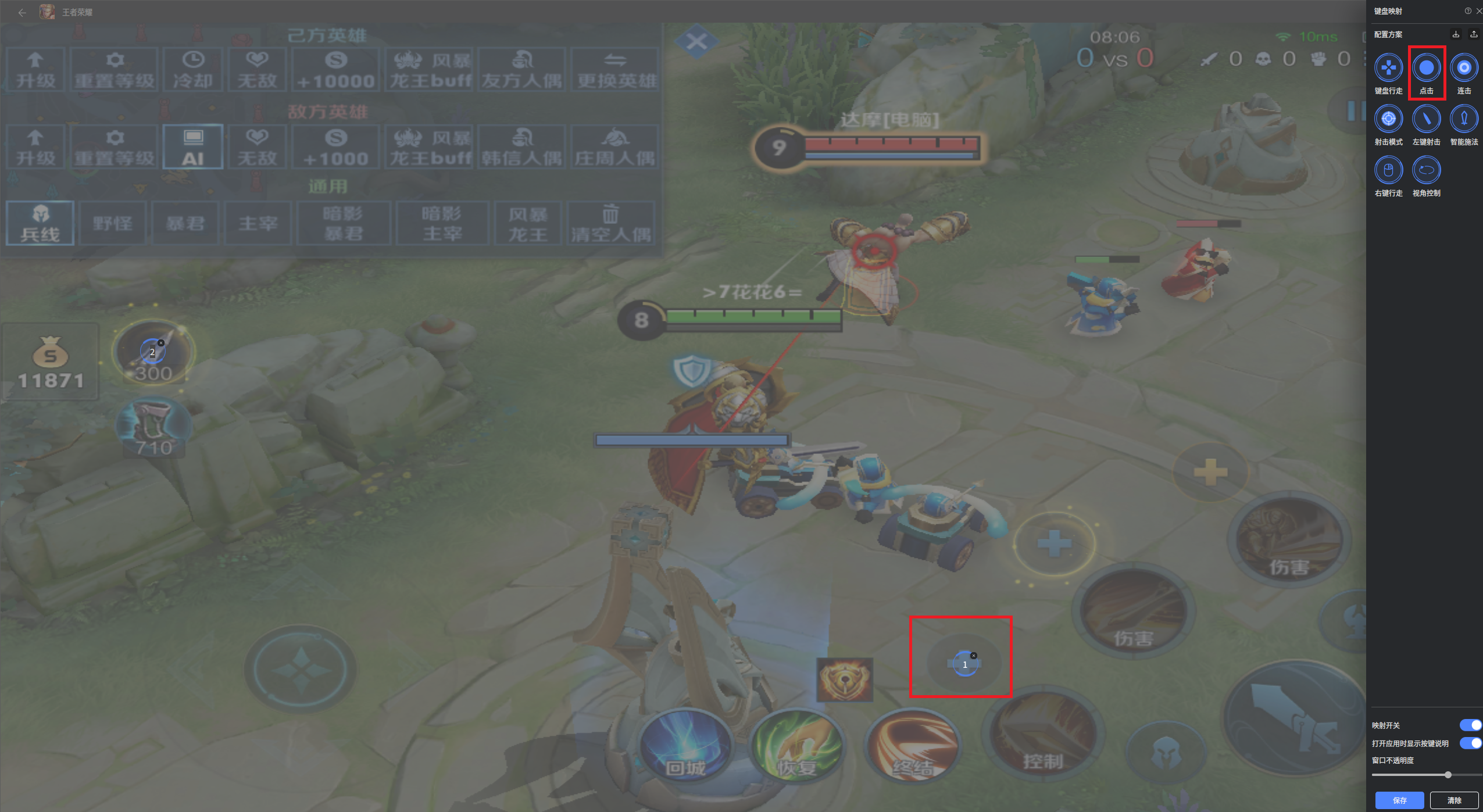The height and width of the screenshot is (812, 1483).
Task: Add 10000 gold to own hero
Action: coord(335,70)
